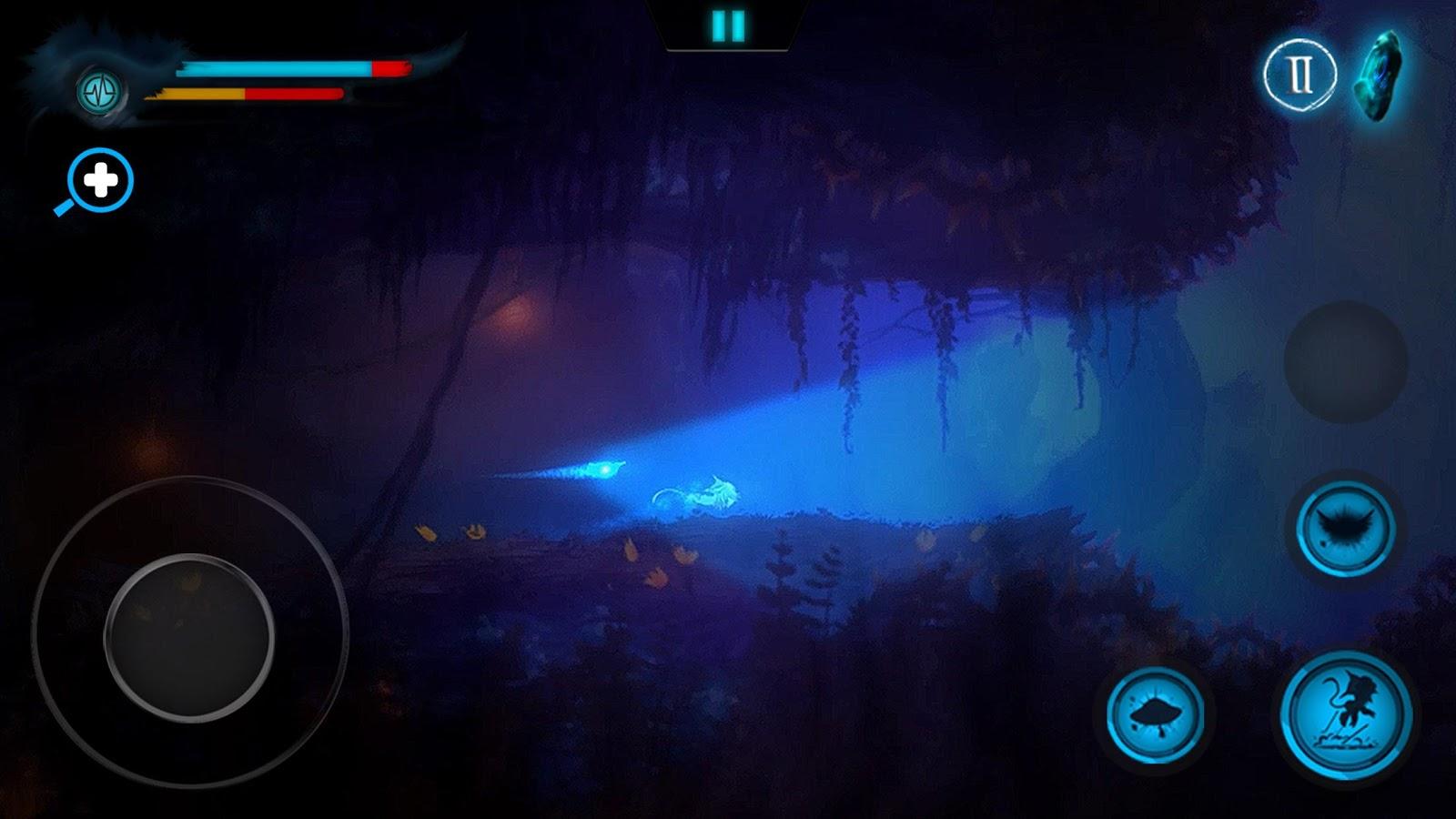Image resolution: width=1456 pixels, height=819 pixels.
Task: Click the virtual joystick thumb pad
Action: 189,637
